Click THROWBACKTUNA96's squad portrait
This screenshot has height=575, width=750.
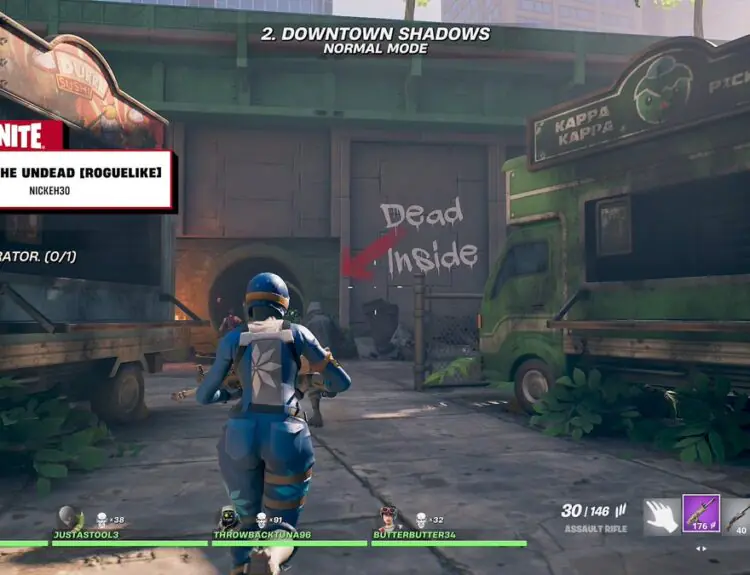[x=228, y=518]
